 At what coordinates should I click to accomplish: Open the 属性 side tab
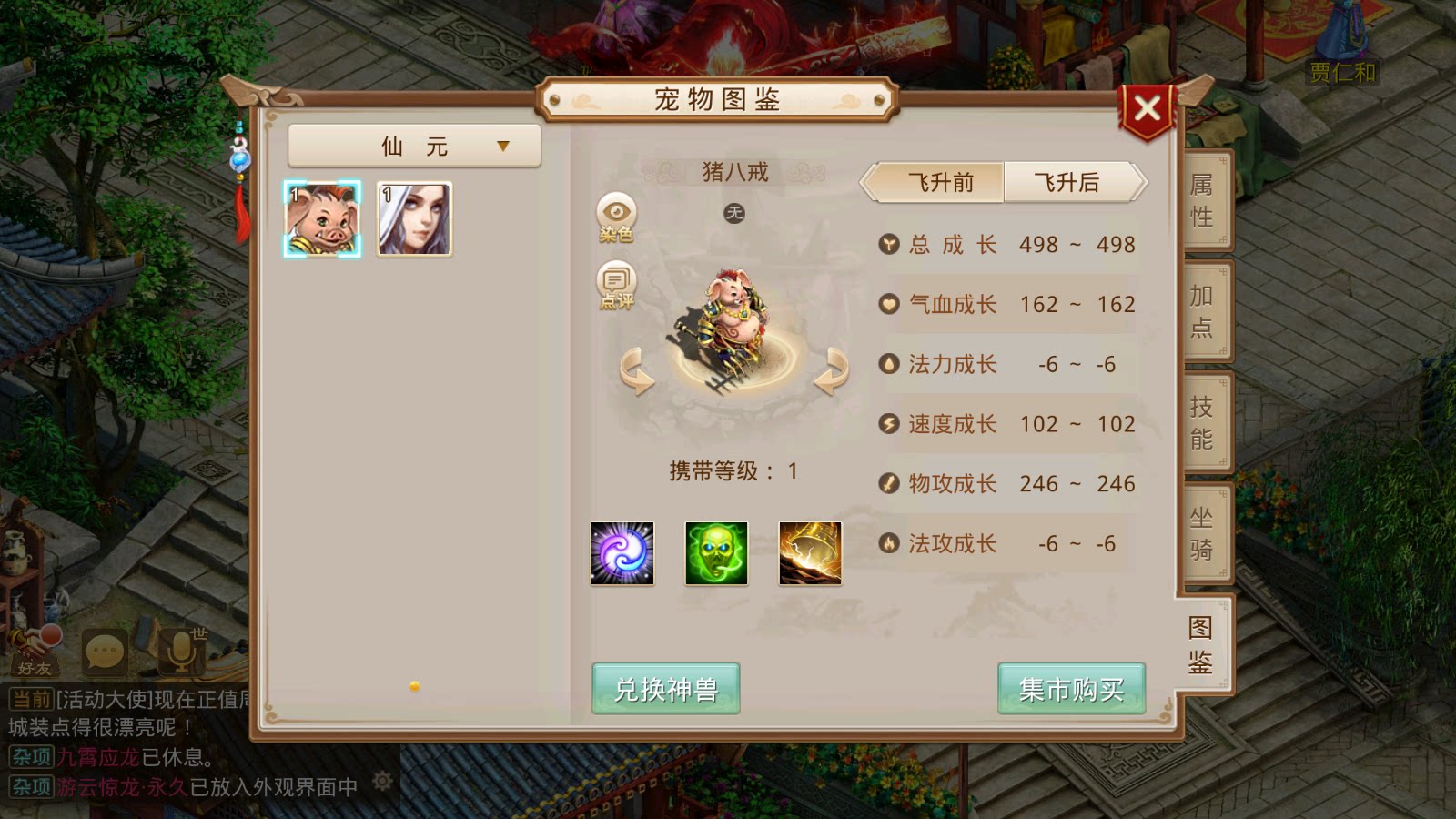coord(1201,200)
